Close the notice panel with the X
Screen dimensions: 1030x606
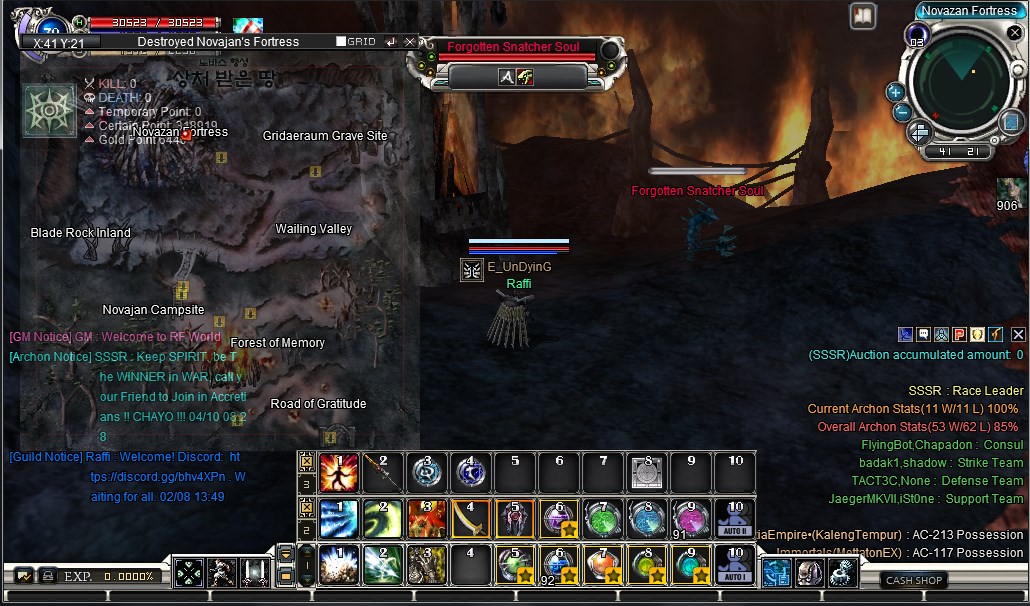click(x=1018, y=335)
